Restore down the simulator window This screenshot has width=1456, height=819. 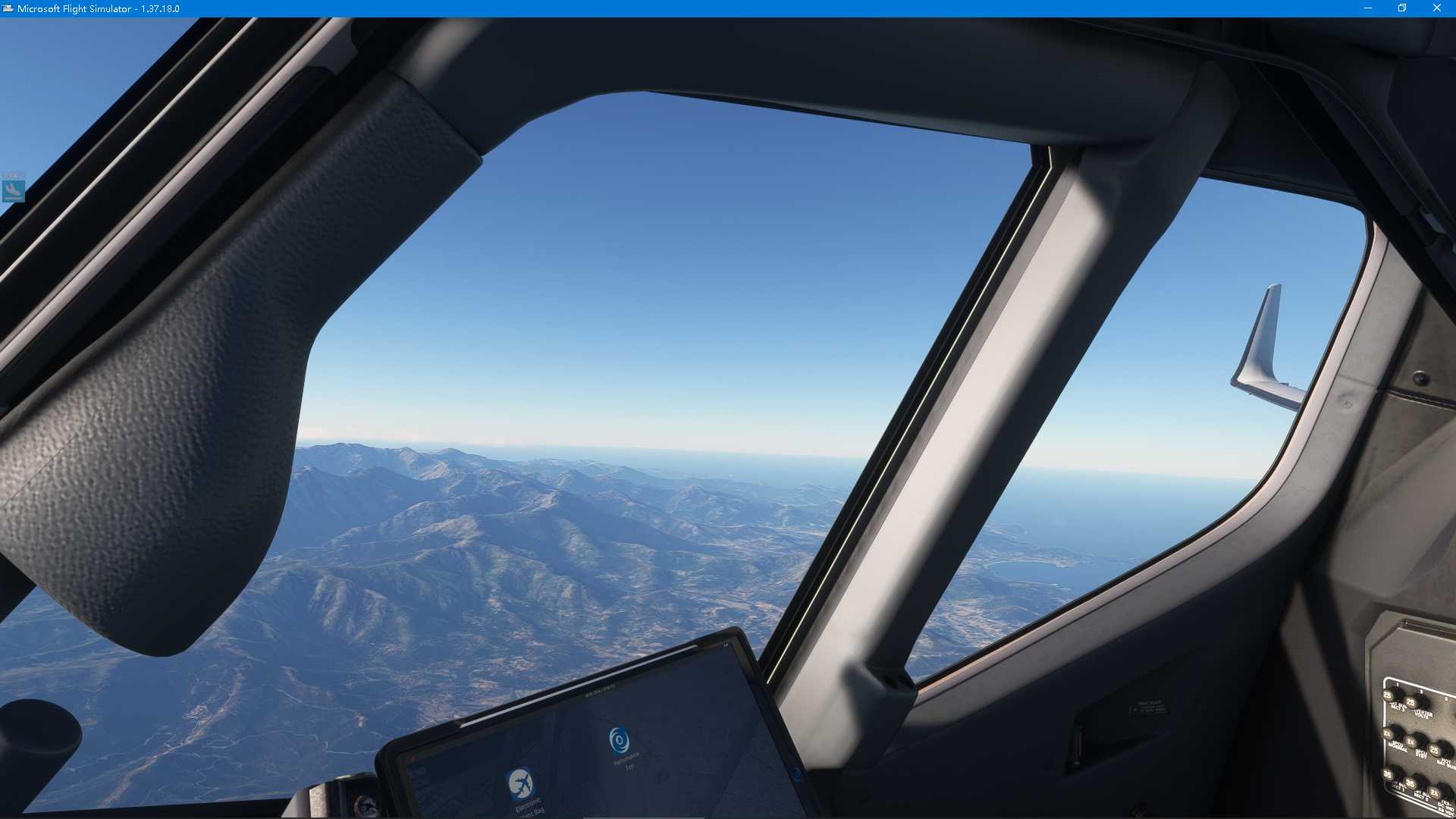1402,8
